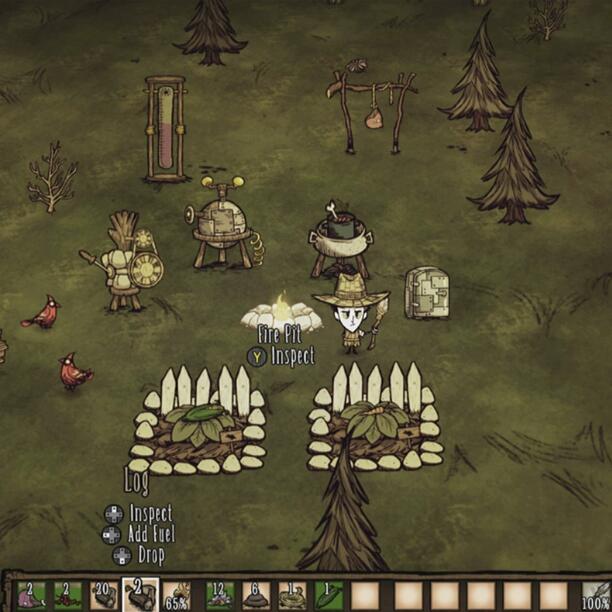Select the highlighted Log inventory slot

[140, 594]
